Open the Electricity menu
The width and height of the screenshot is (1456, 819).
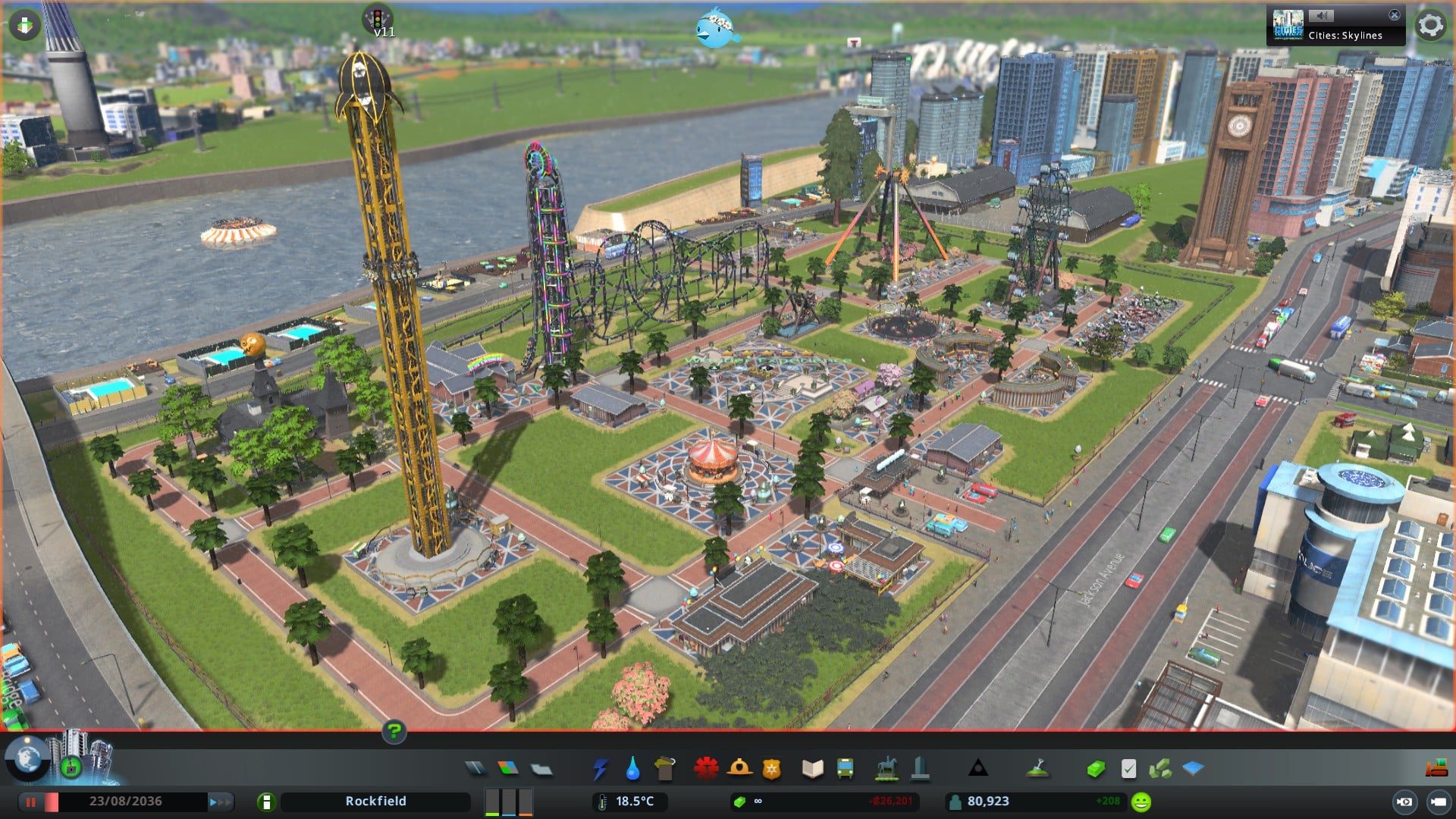600,769
